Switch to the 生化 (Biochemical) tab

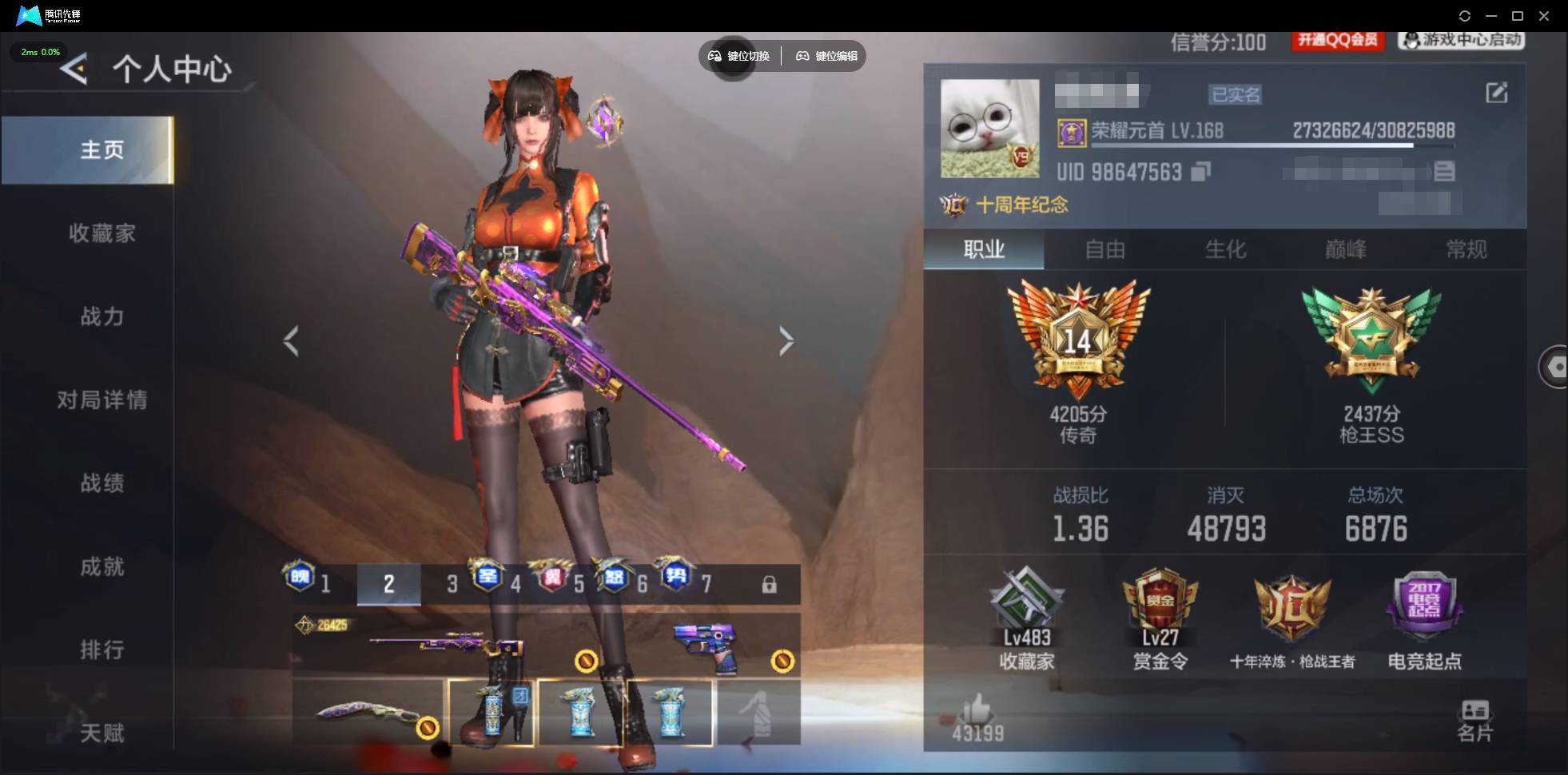pyautogui.click(x=1227, y=250)
